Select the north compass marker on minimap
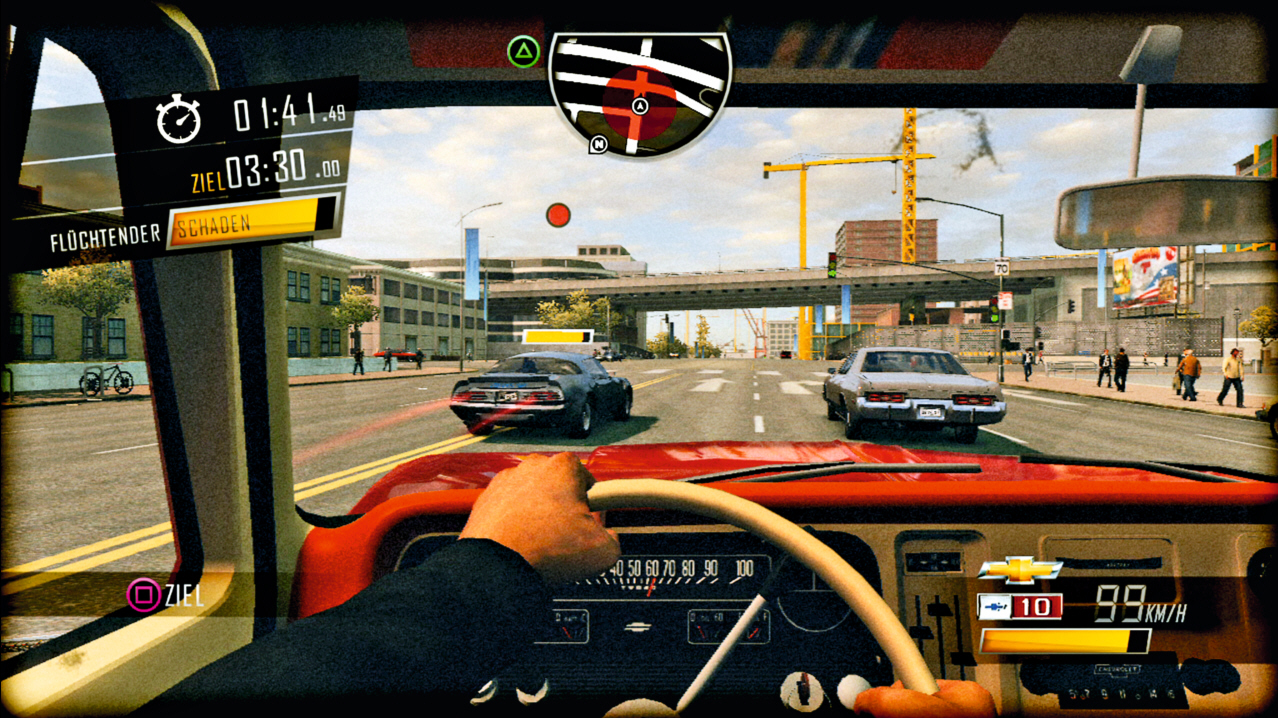The image size is (1278, 718). (x=598, y=145)
